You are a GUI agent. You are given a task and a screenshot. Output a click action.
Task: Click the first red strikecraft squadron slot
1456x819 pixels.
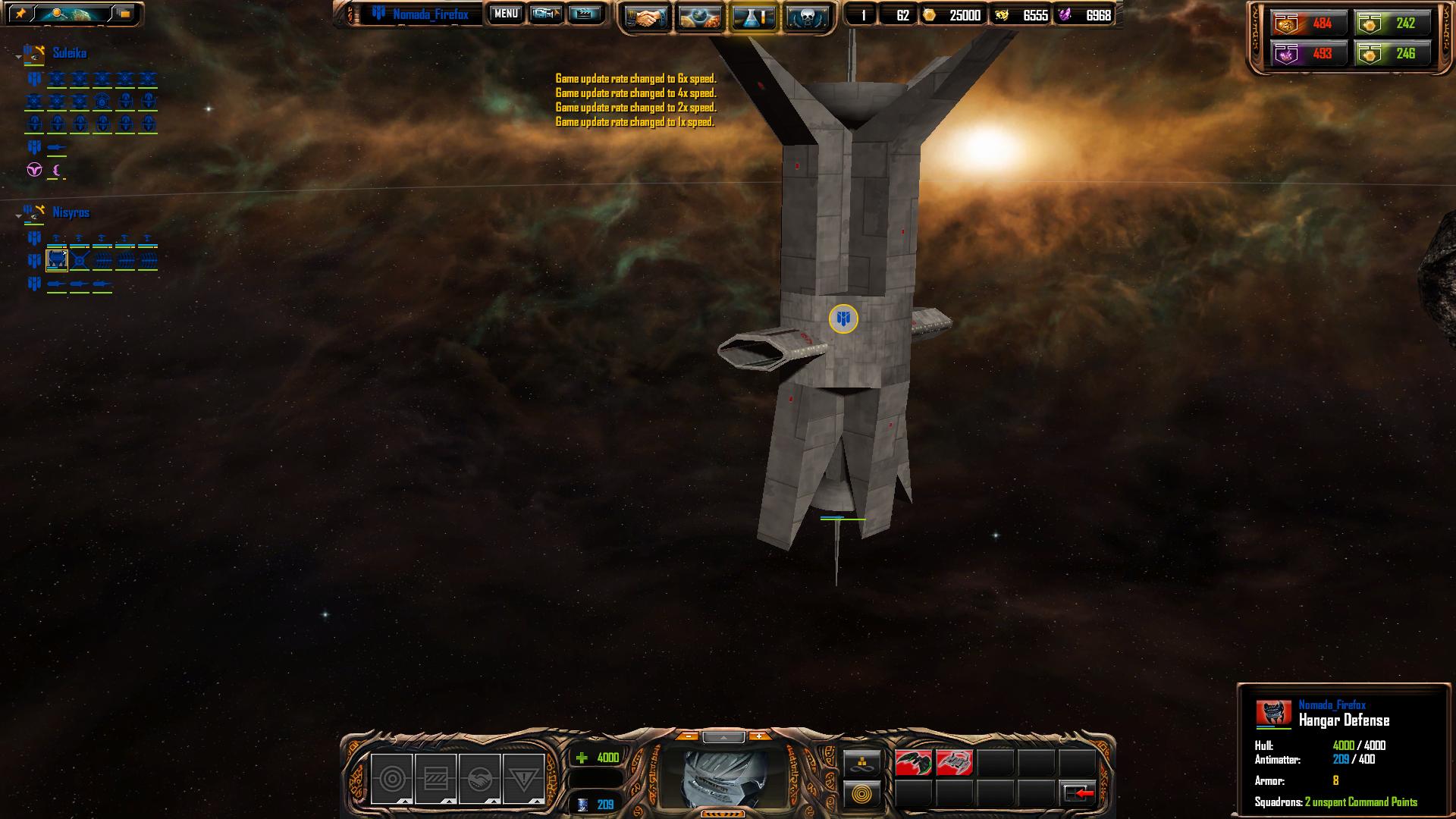click(913, 763)
